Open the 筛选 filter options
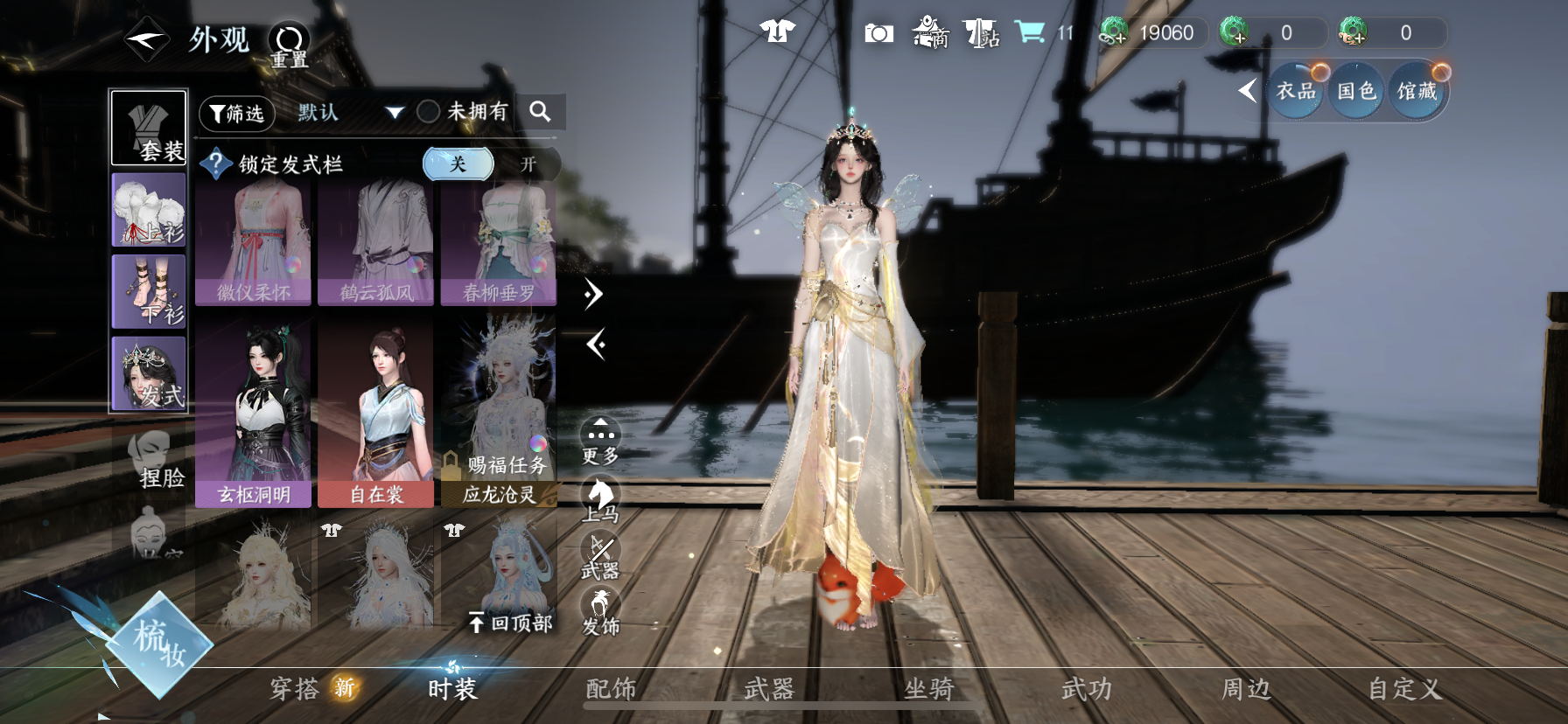This screenshot has width=1568, height=724. (x=237, y=113)
